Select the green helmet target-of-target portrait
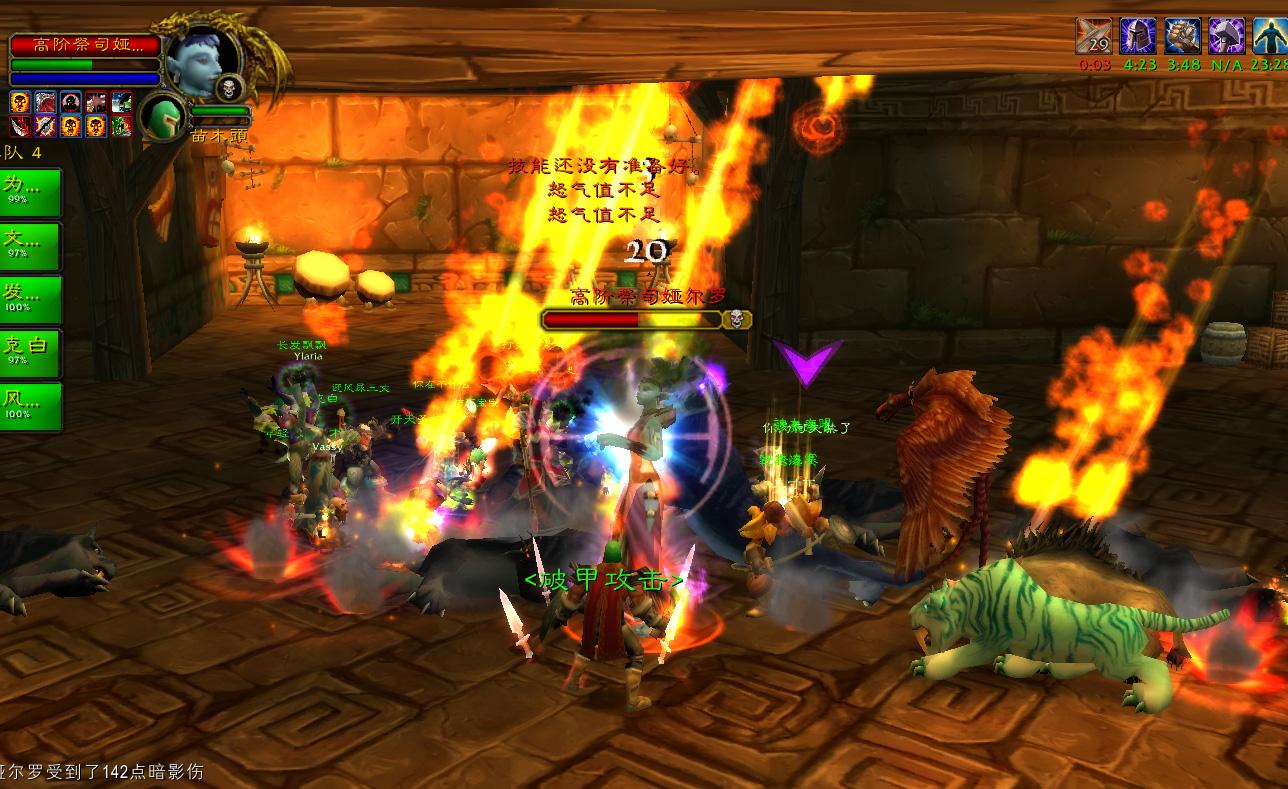 [162, 116]
